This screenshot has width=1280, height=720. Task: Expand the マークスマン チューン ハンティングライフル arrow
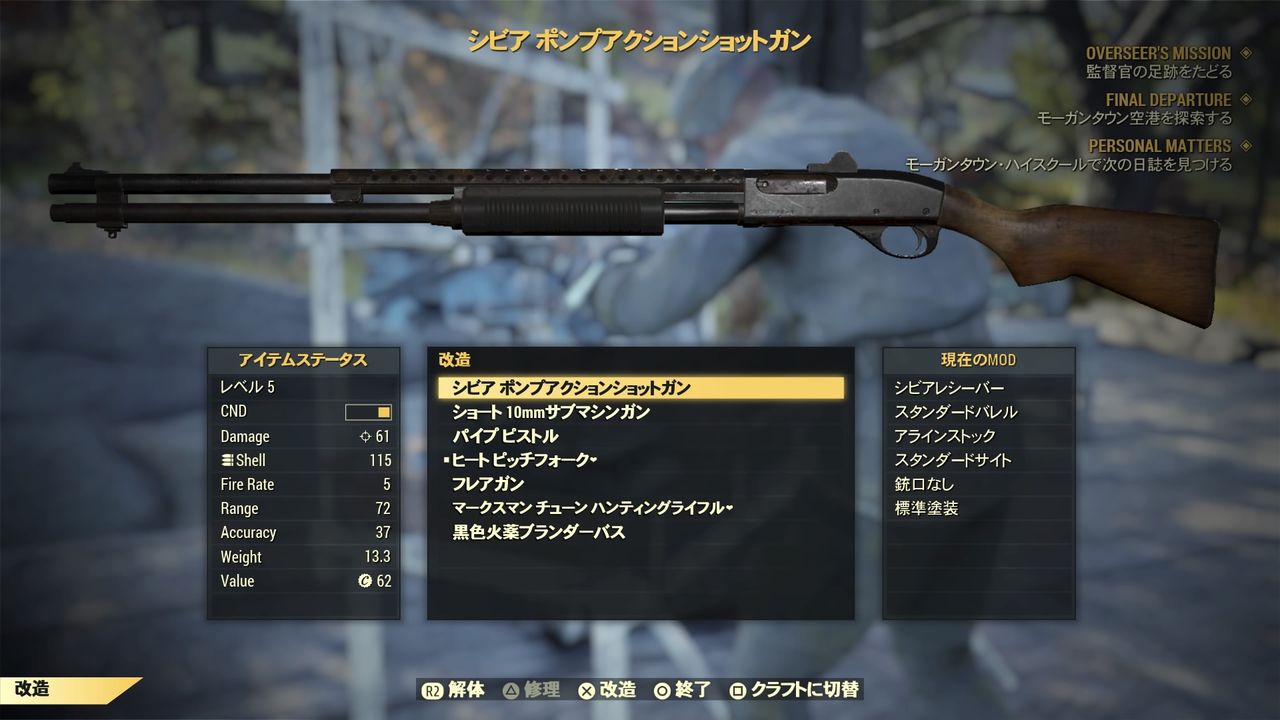pyautogui.click(x=731, y=509)
